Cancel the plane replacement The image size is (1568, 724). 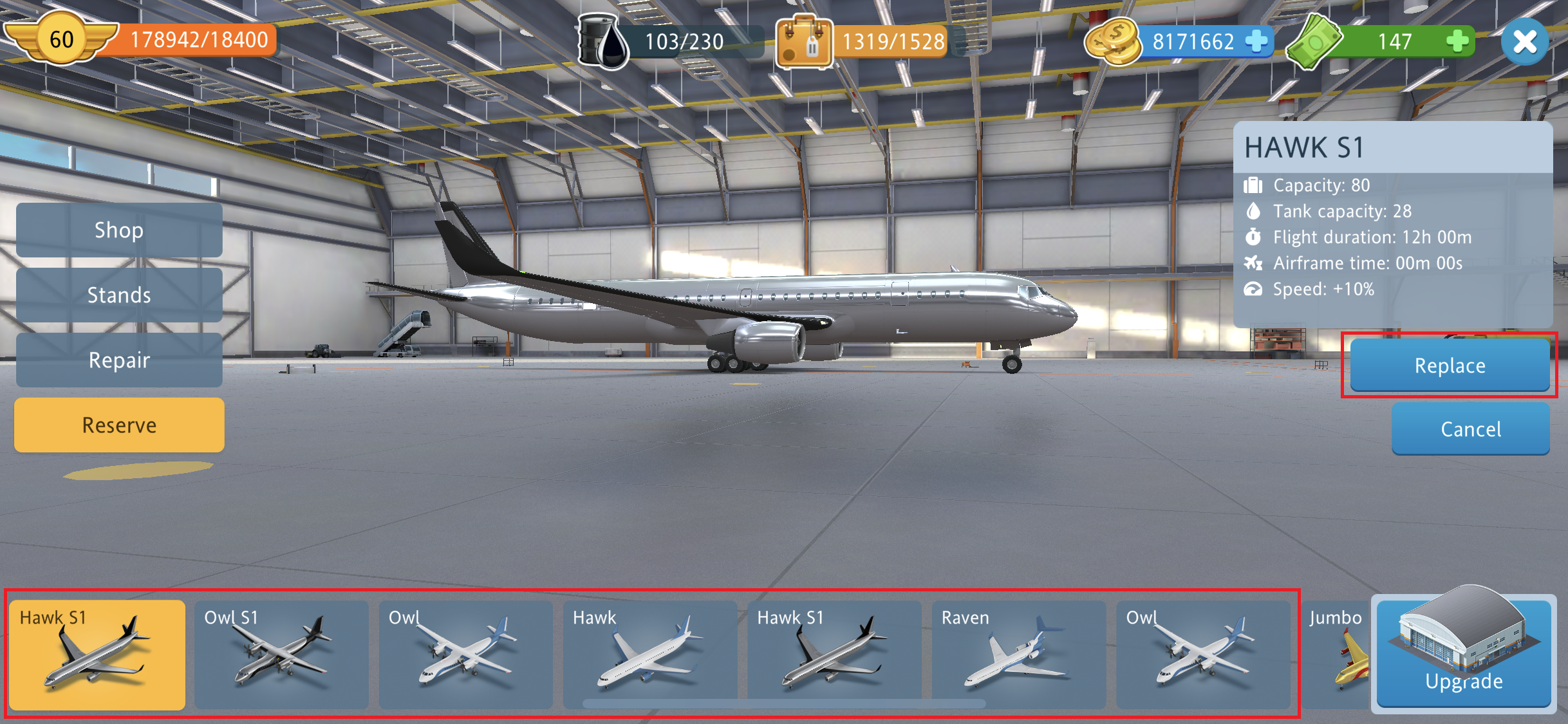click(1470, 429)
